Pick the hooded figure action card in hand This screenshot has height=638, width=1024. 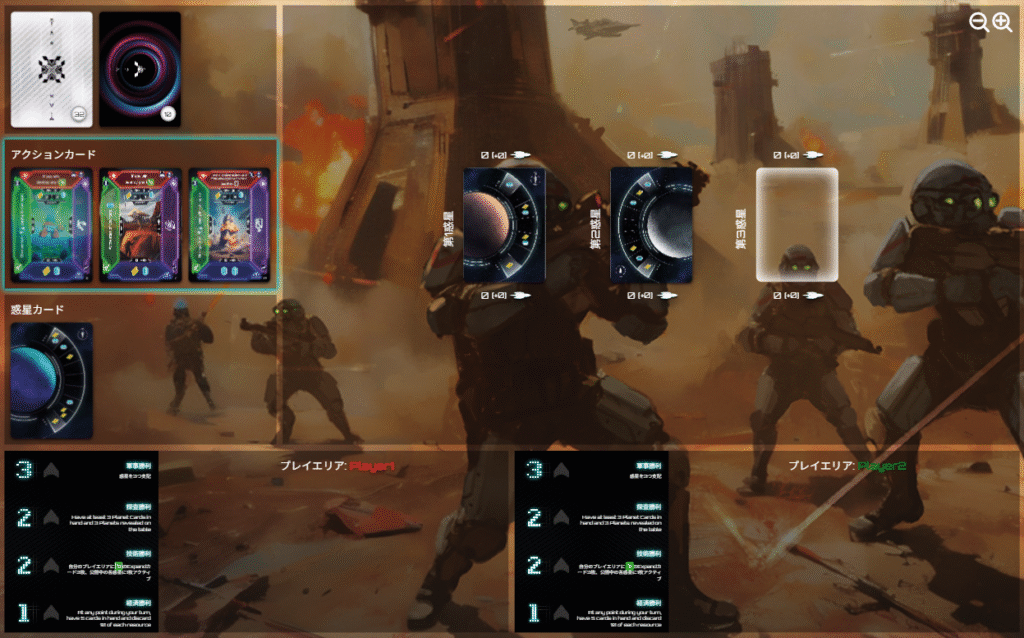(229, 226)
